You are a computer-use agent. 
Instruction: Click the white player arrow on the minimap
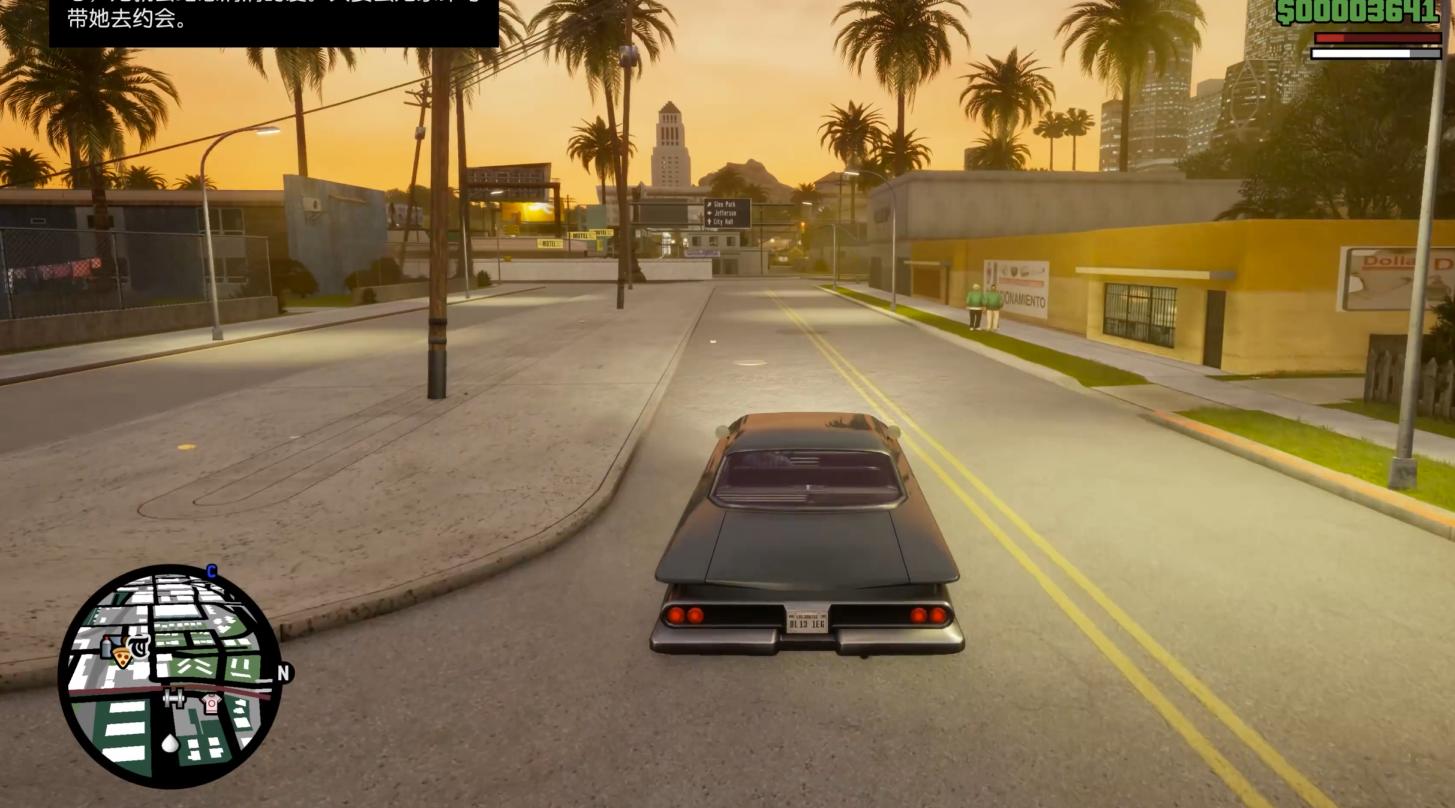coord(170,742)
